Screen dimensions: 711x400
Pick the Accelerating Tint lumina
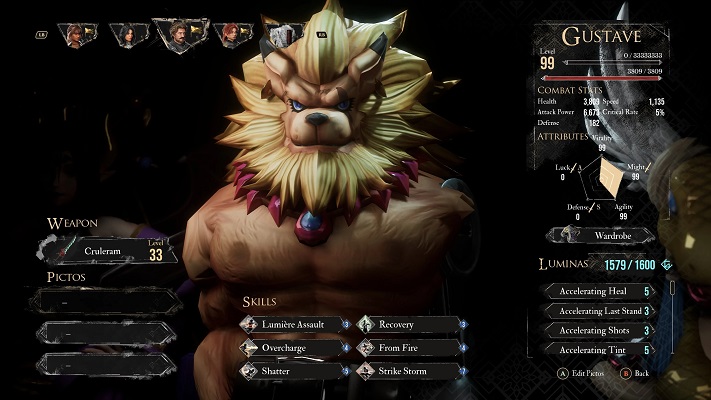click(600, 349)
